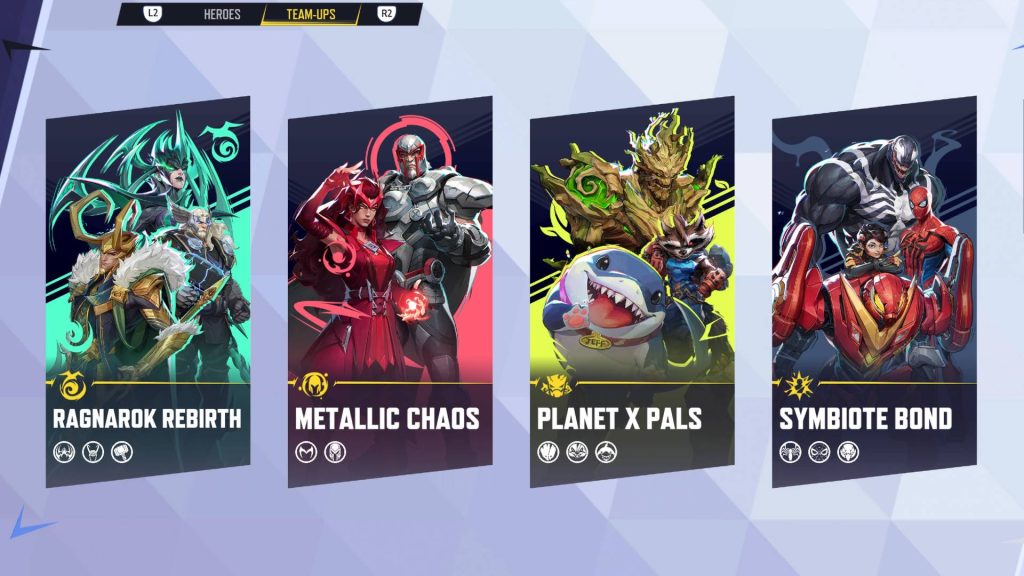View the Planet X Pals team-up card
The image size is (1024, 576).
[632, 290]
